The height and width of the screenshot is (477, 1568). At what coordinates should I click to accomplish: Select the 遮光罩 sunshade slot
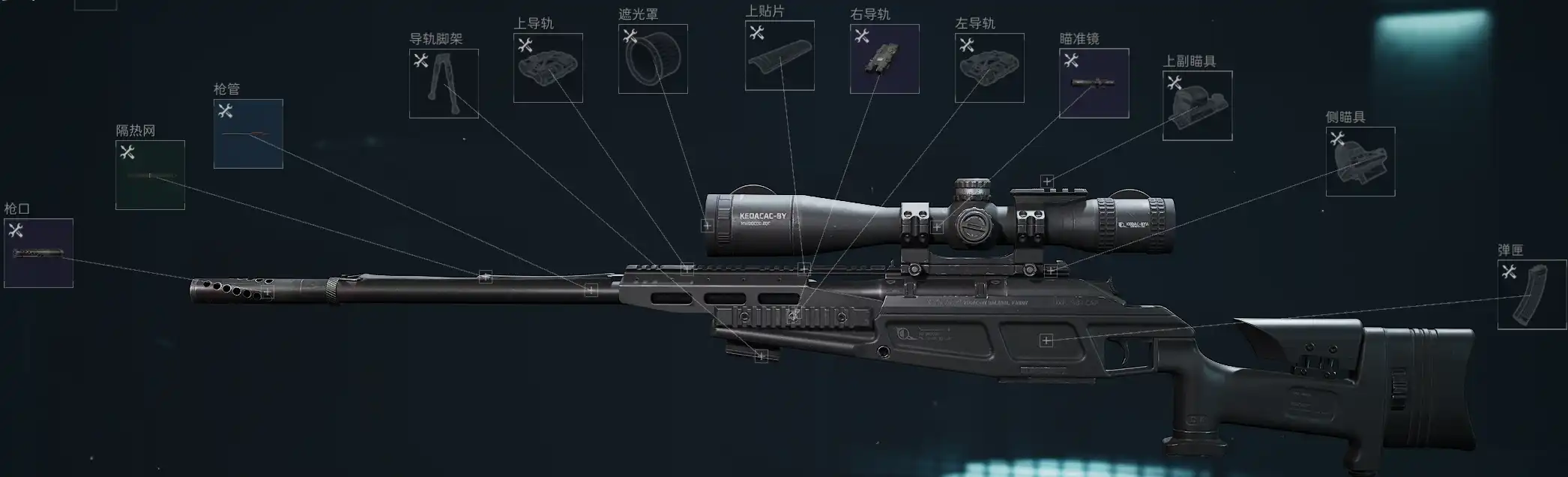click(653, 58)
